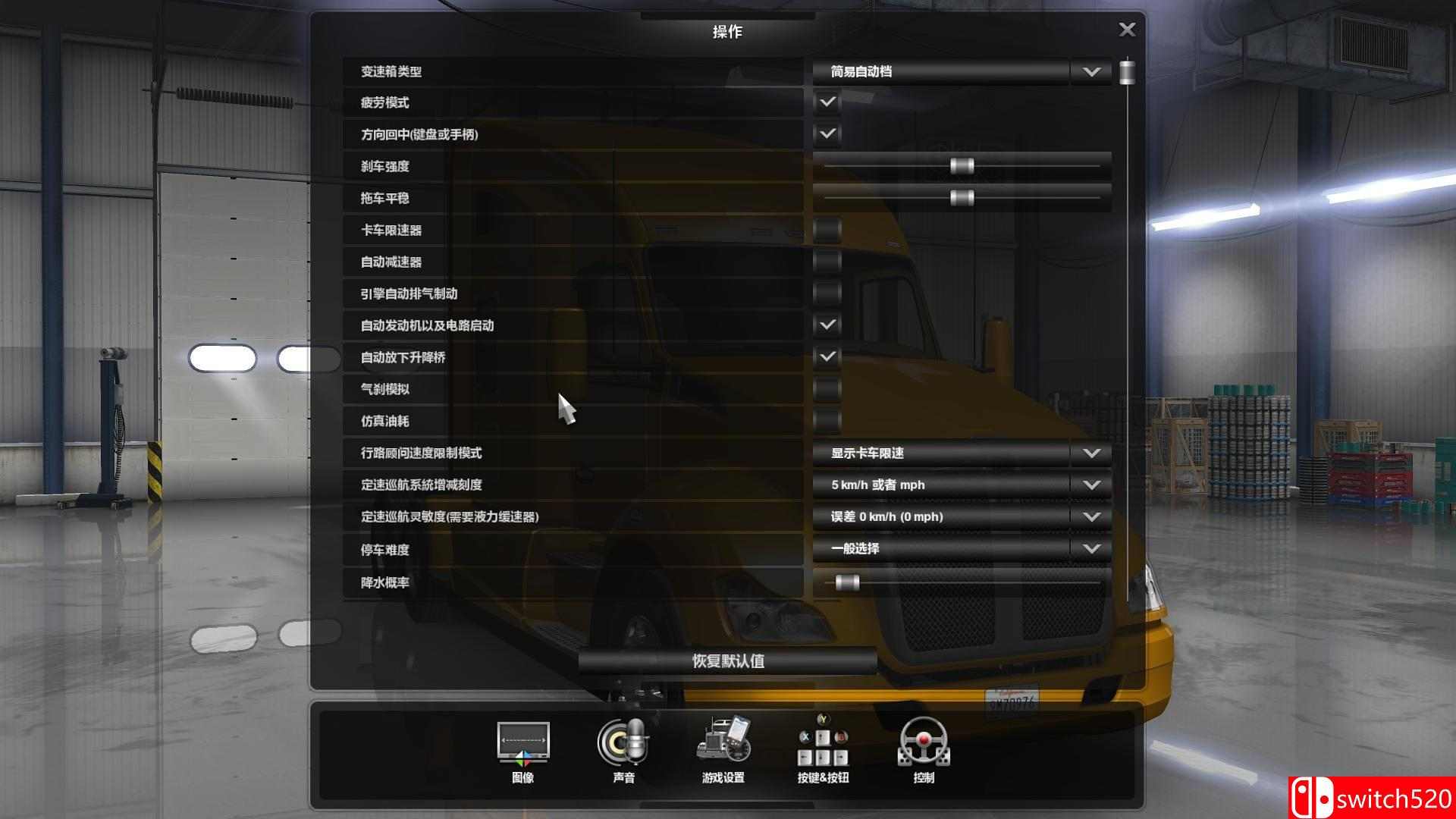1456x819 pixels.
Task: Click the 恢复默认值 restore defaults button
Action: (726, 661)
